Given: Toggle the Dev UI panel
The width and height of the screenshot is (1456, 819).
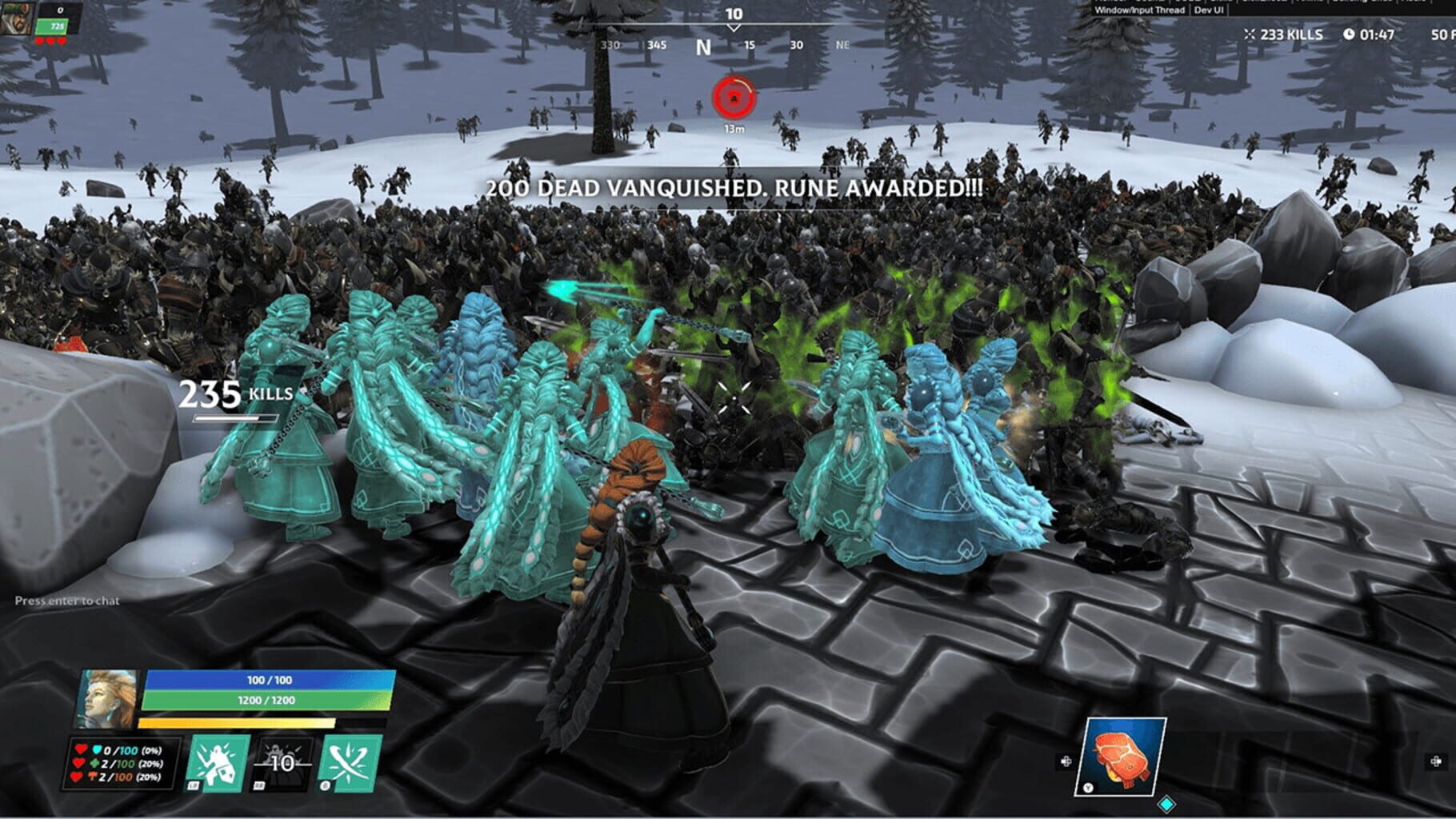Looking at the screenshot, I should tap(1208, 10).
